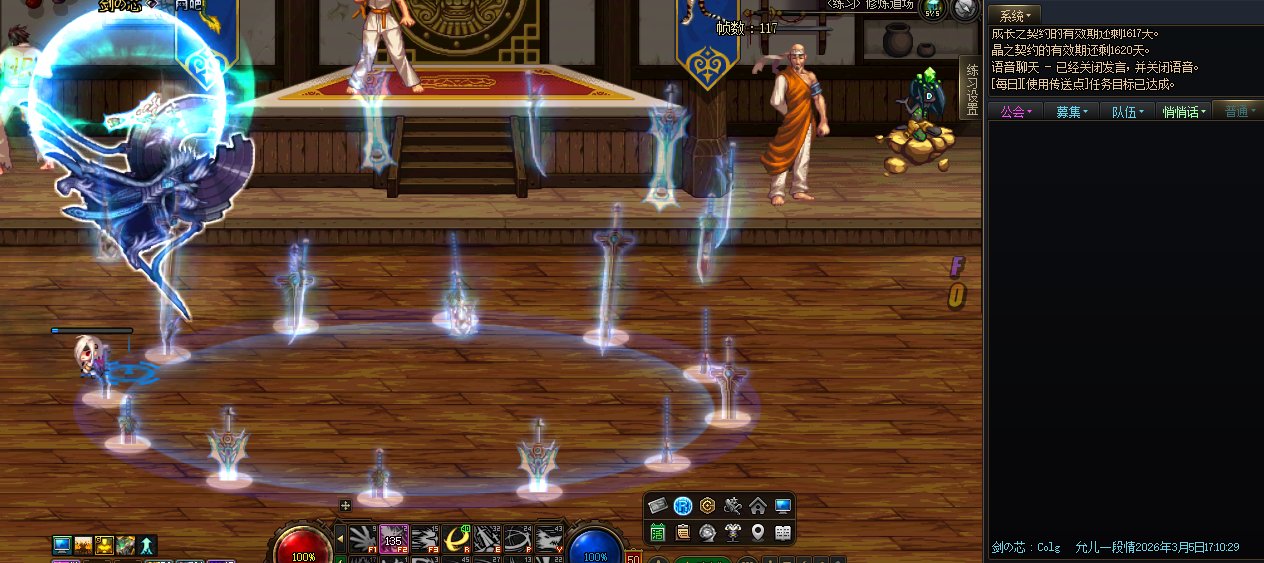Activate the yellow swirl R skill
The height and width of the screenshot is (563, 1264).
[x=455, y=538]
